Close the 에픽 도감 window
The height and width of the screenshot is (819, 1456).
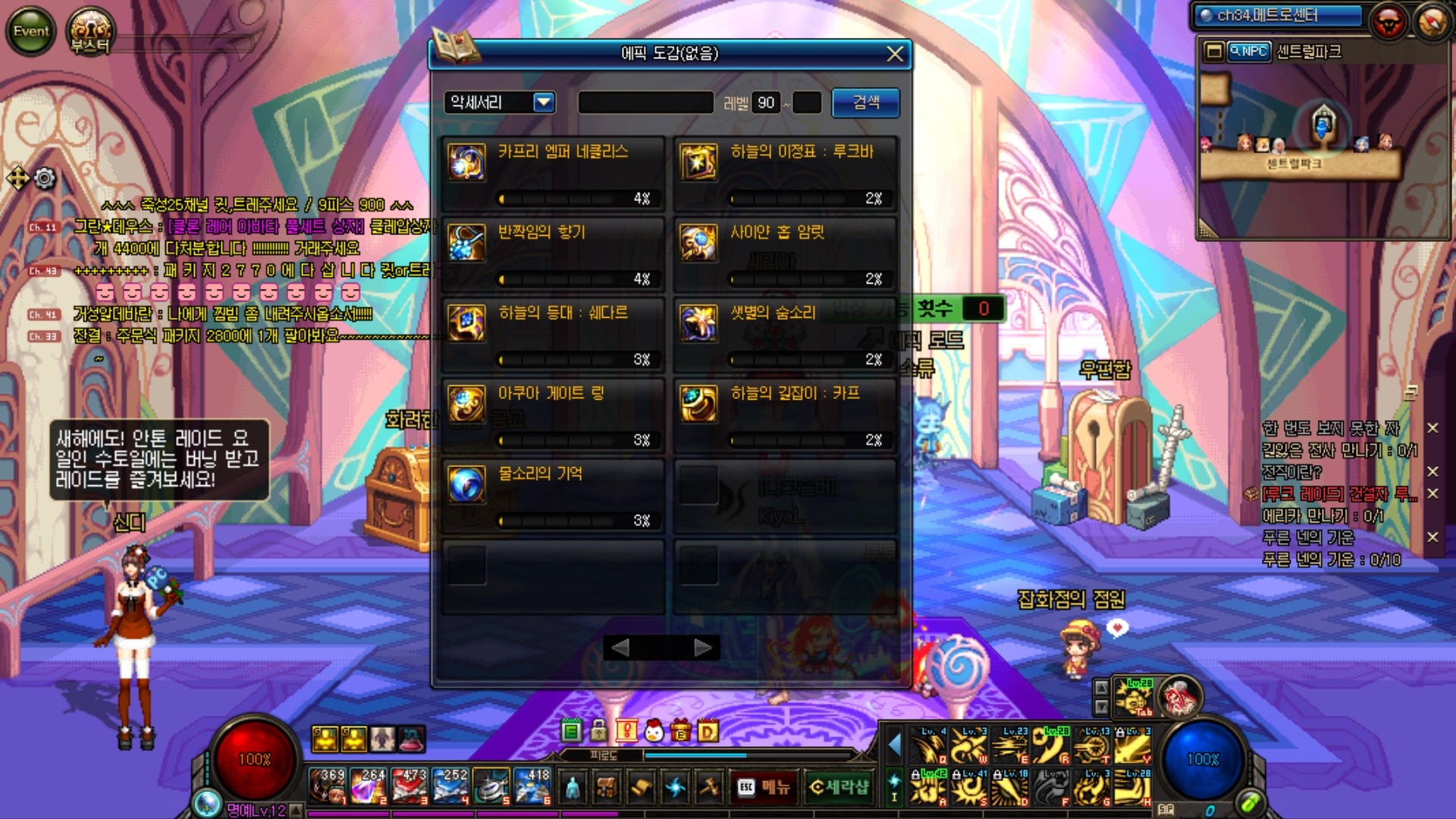(895, 54)
